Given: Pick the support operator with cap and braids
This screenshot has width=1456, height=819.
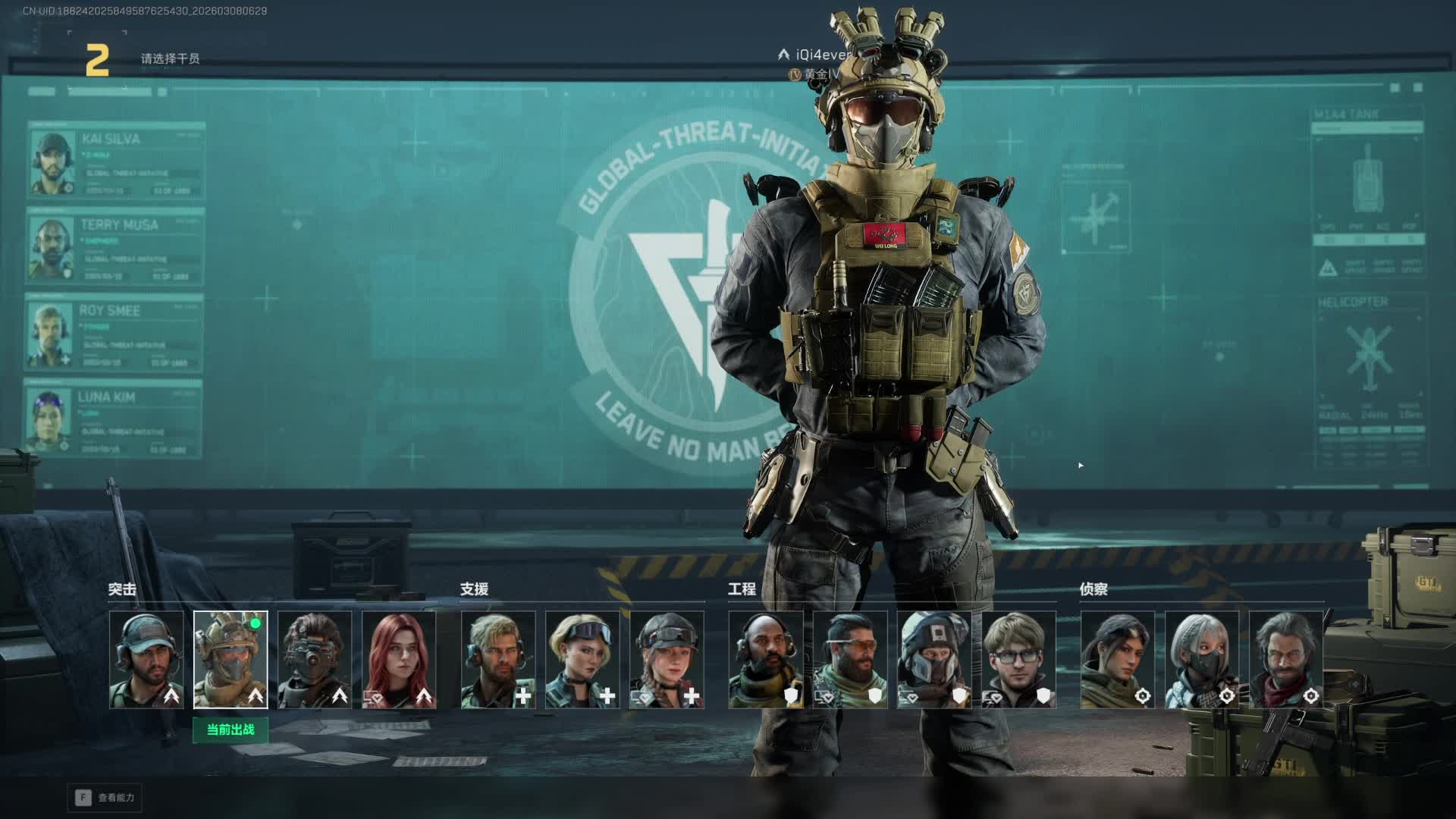Looking at the screenshot, I should (667, 660).
